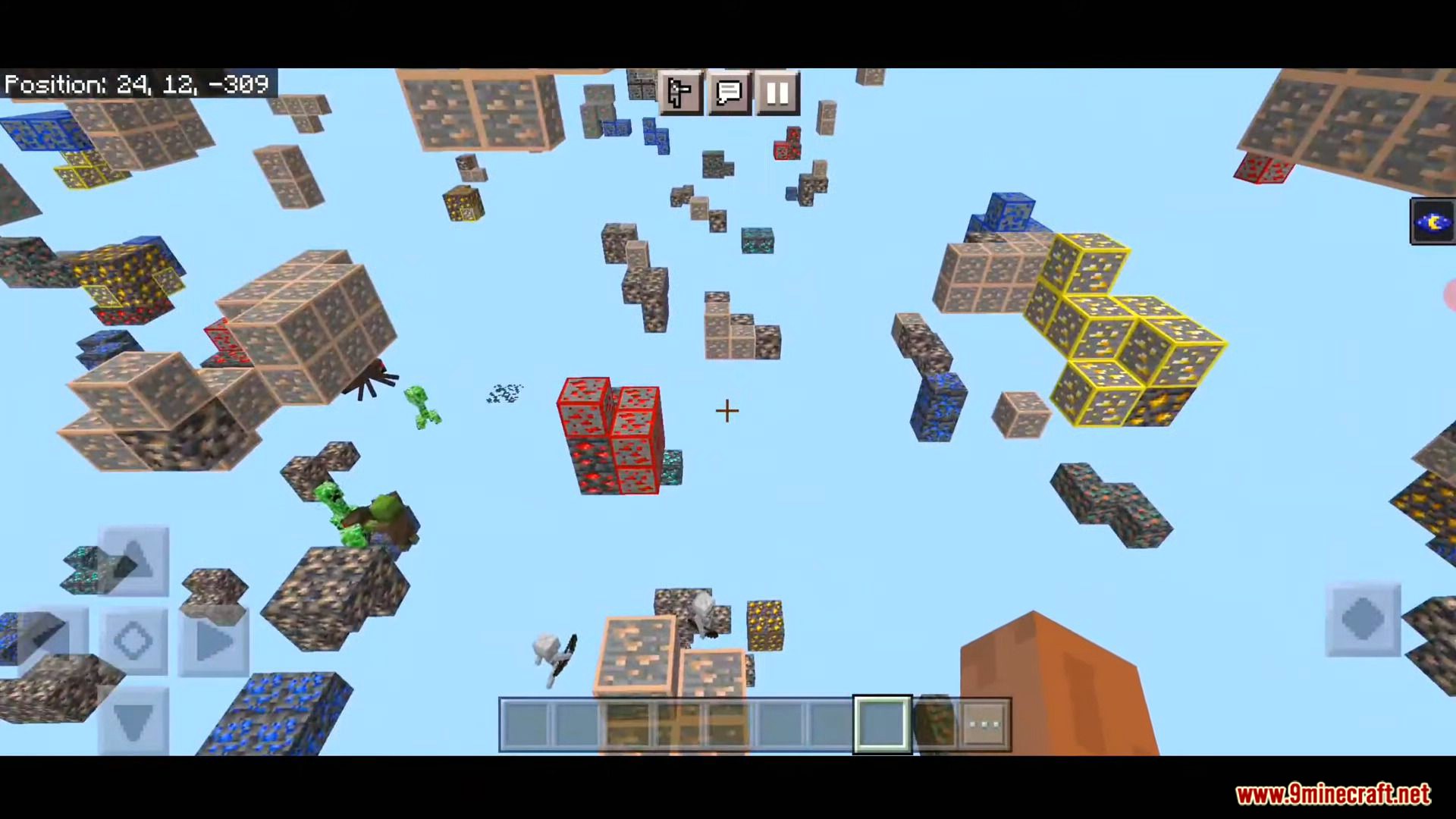Select the sword attack mode icon
This screenshot has width=1456, height=819.
[679, 93]
